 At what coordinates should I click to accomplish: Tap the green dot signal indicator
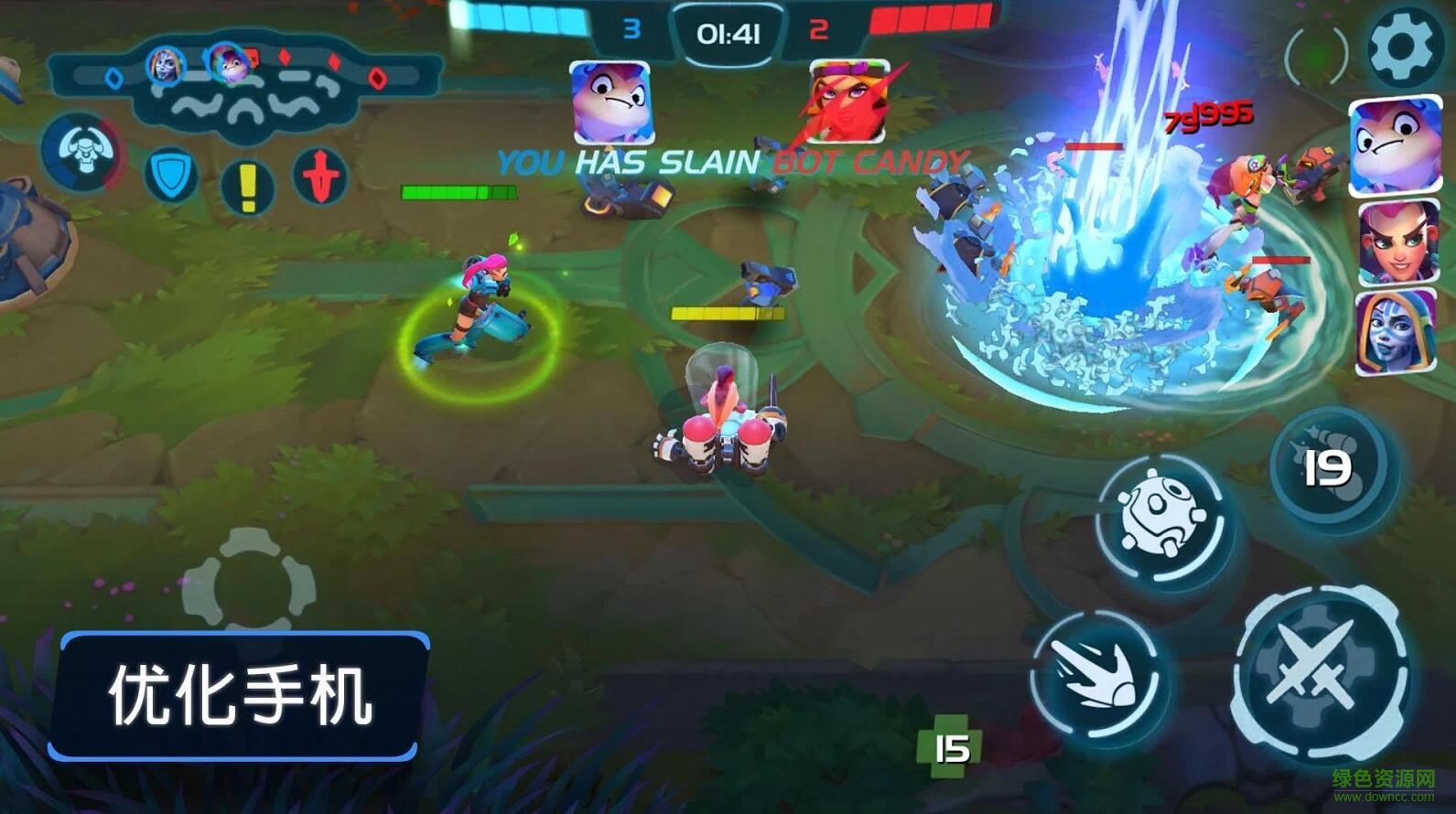(x=1317, y=55)
